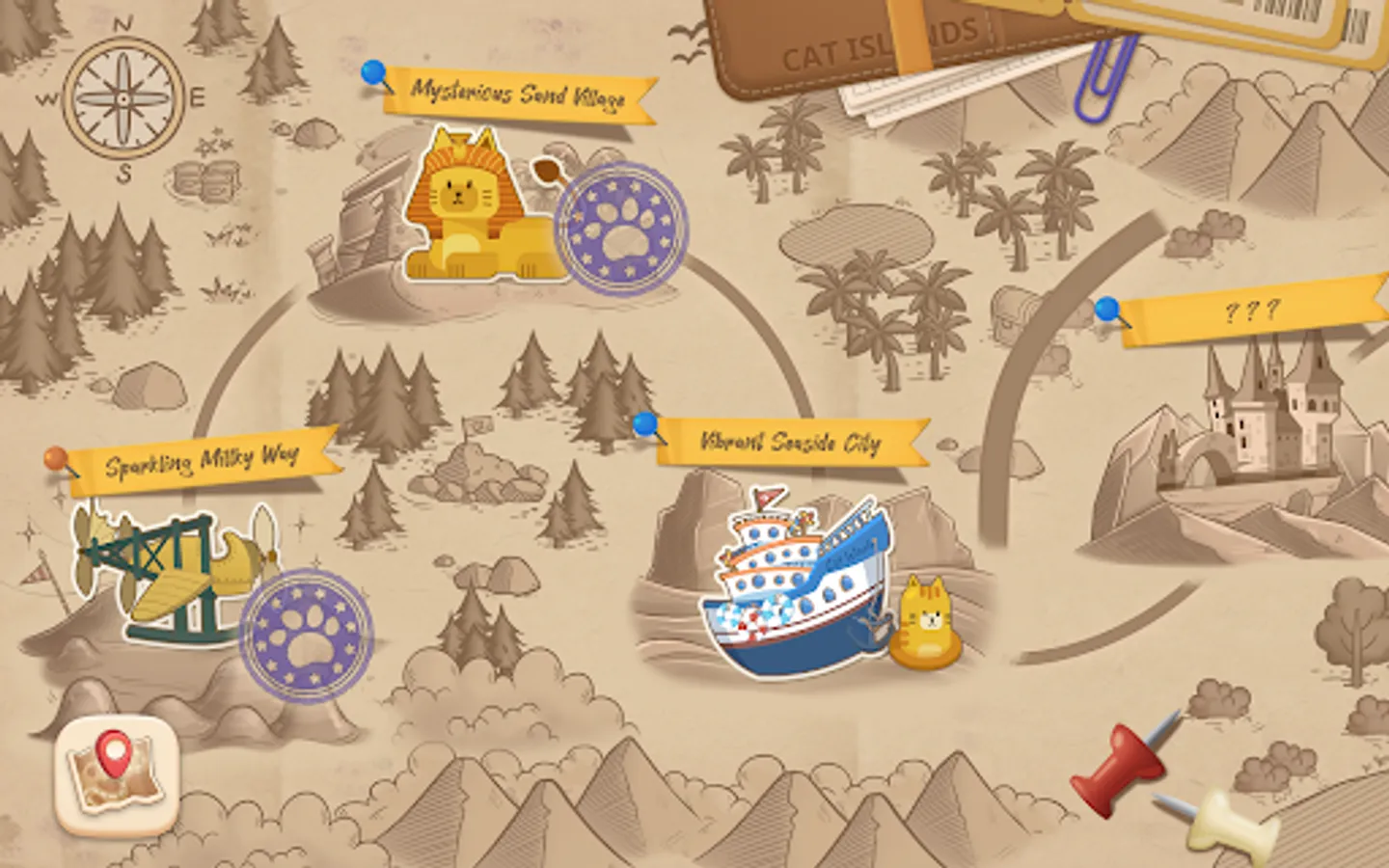Select the Vibrant Seaside City banner
The height and width of the screenshot is (868, 1389).
[788, 444]
